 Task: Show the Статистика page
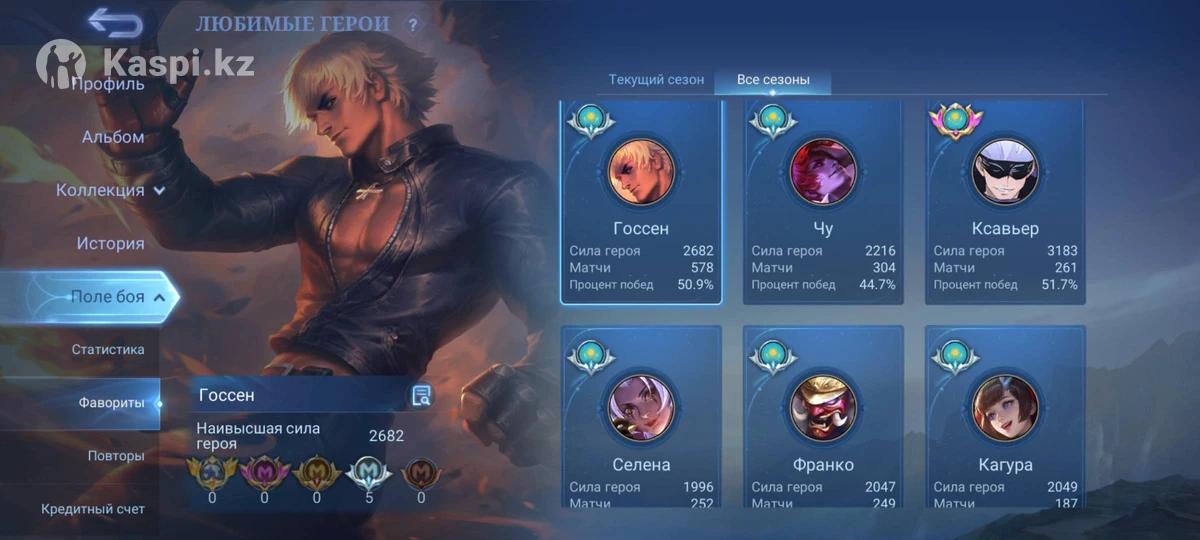108,349
